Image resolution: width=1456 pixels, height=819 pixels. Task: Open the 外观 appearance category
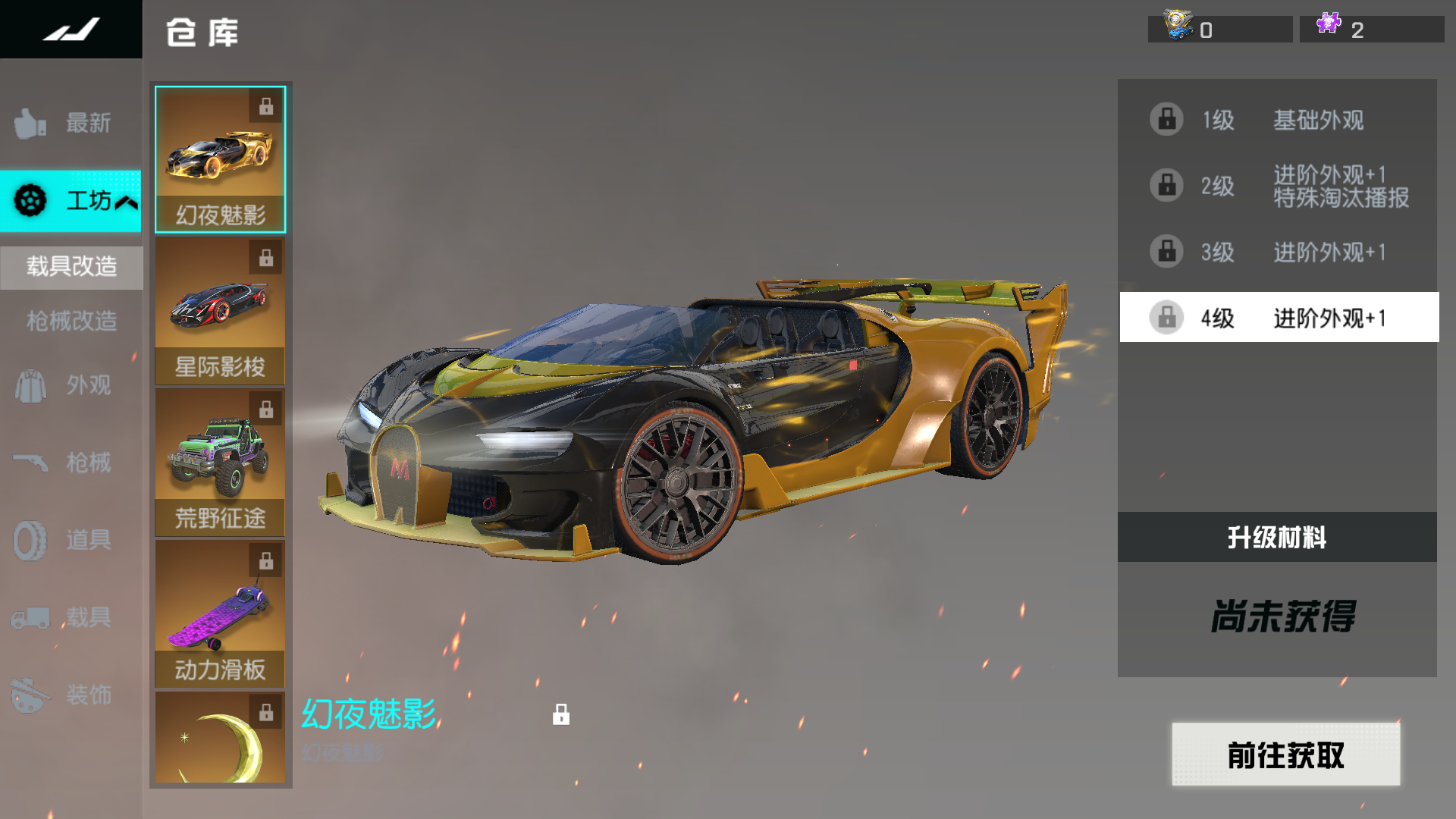[70, 385]
